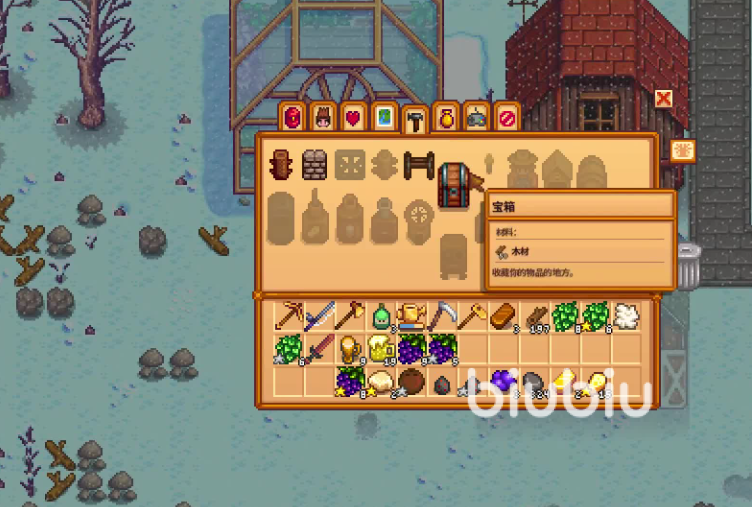Select the green potion bottle slot

click(x=381, y=317)
